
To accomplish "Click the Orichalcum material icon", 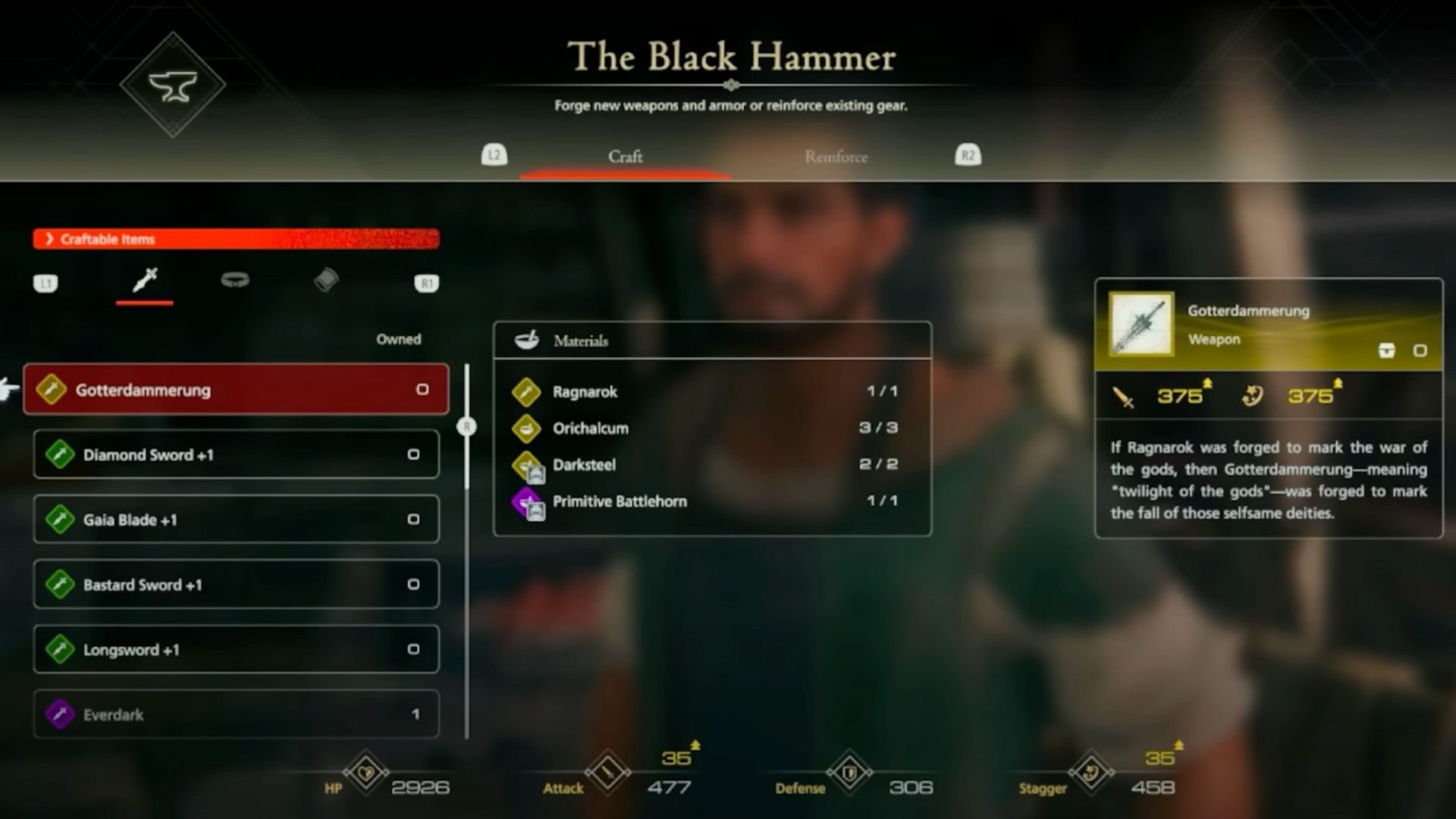I will [529, 428].
